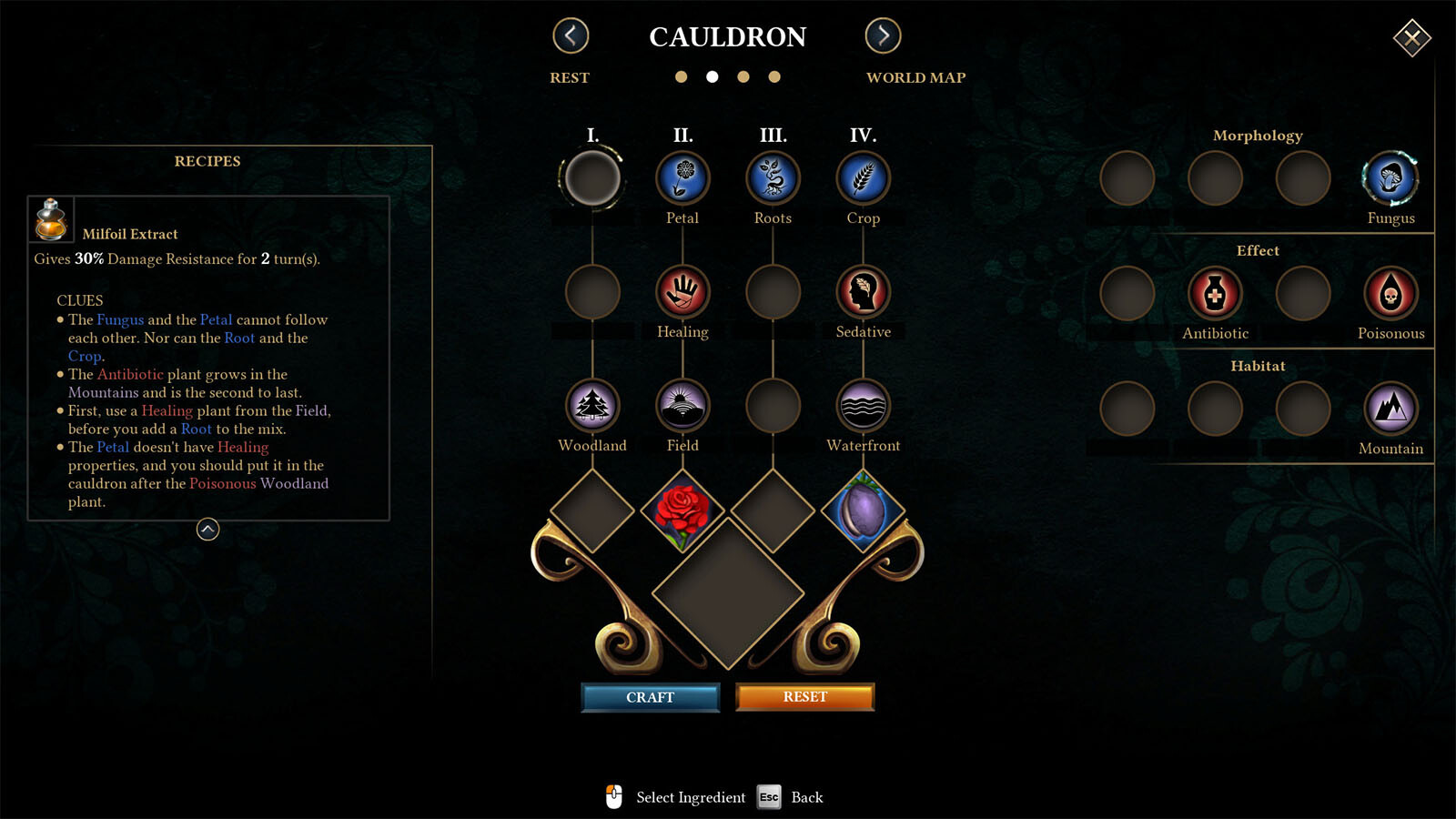Image resolution: width=1456 pixels, height=819 pixels.
Task: Reset the cauldron ingredients
Action: [x=804, y=697]
